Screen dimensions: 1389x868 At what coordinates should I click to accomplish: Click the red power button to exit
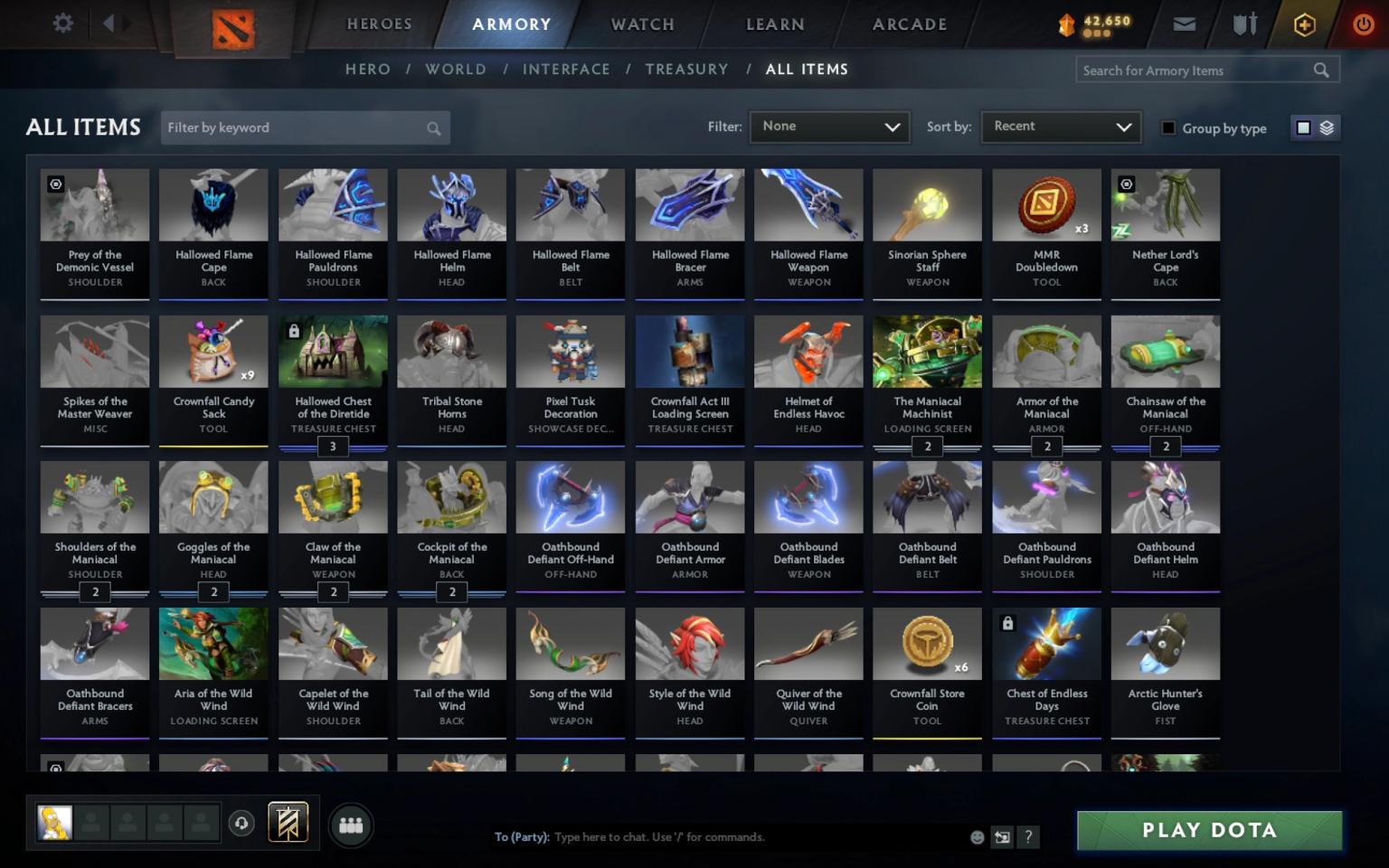coord(1364,24)
